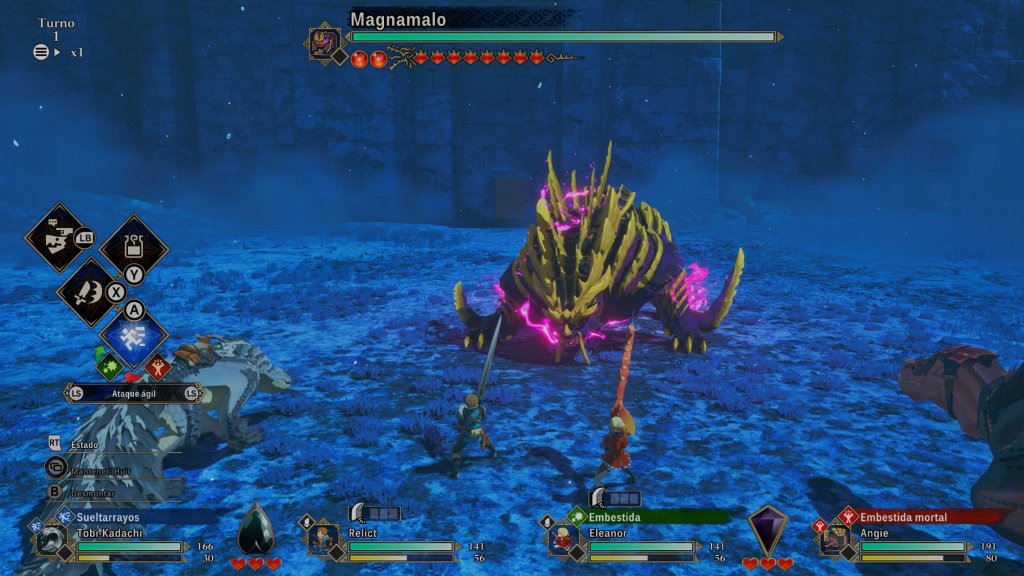Select the Mantener: Huir option

(98, 466)
